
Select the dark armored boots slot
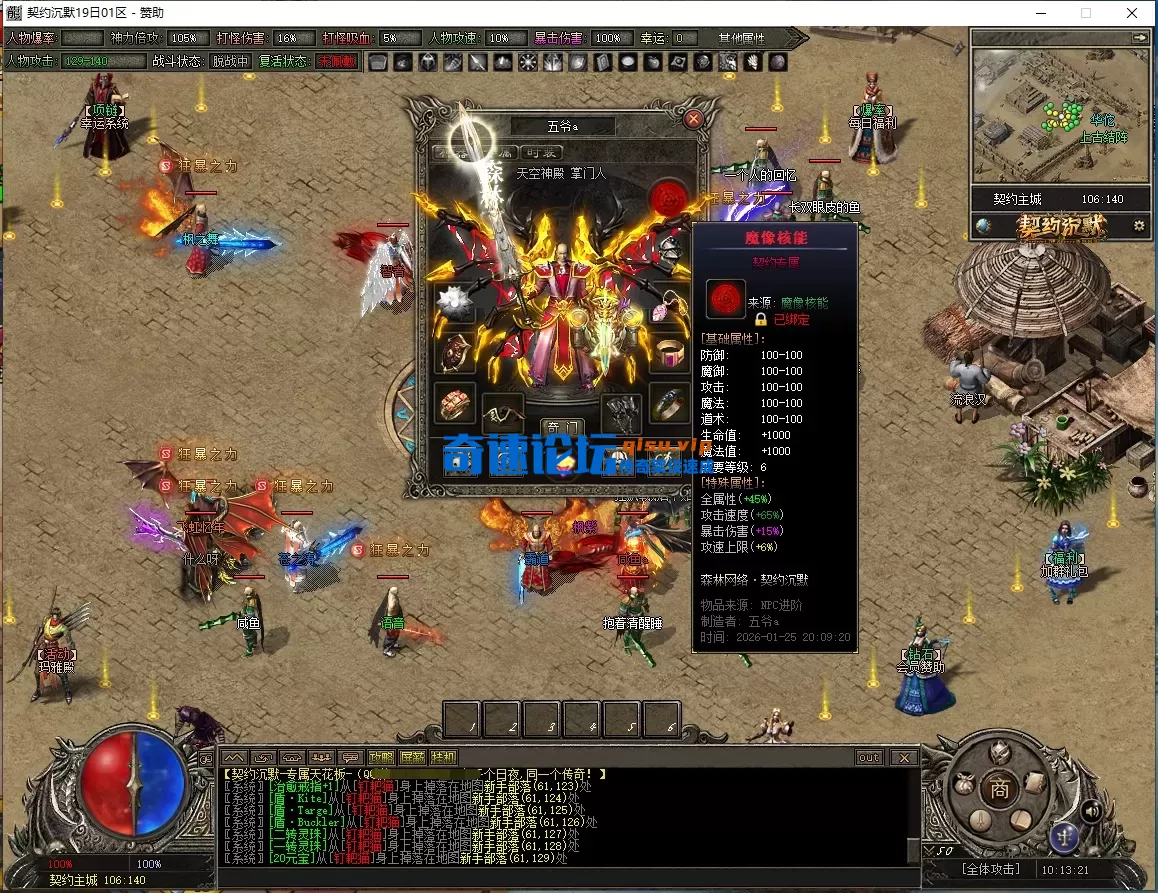point(620,410)
